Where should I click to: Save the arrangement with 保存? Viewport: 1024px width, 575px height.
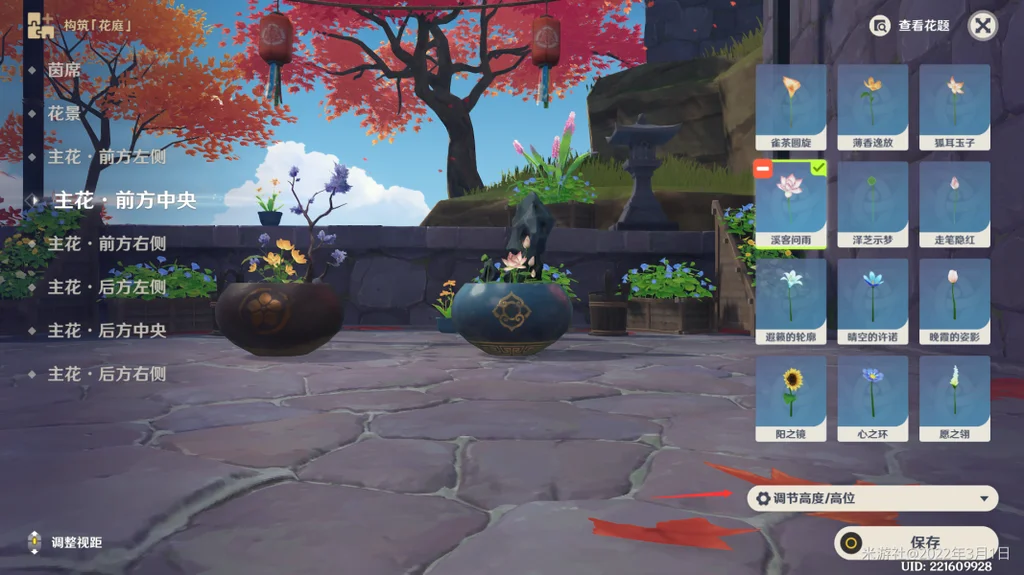pos(916,543)
